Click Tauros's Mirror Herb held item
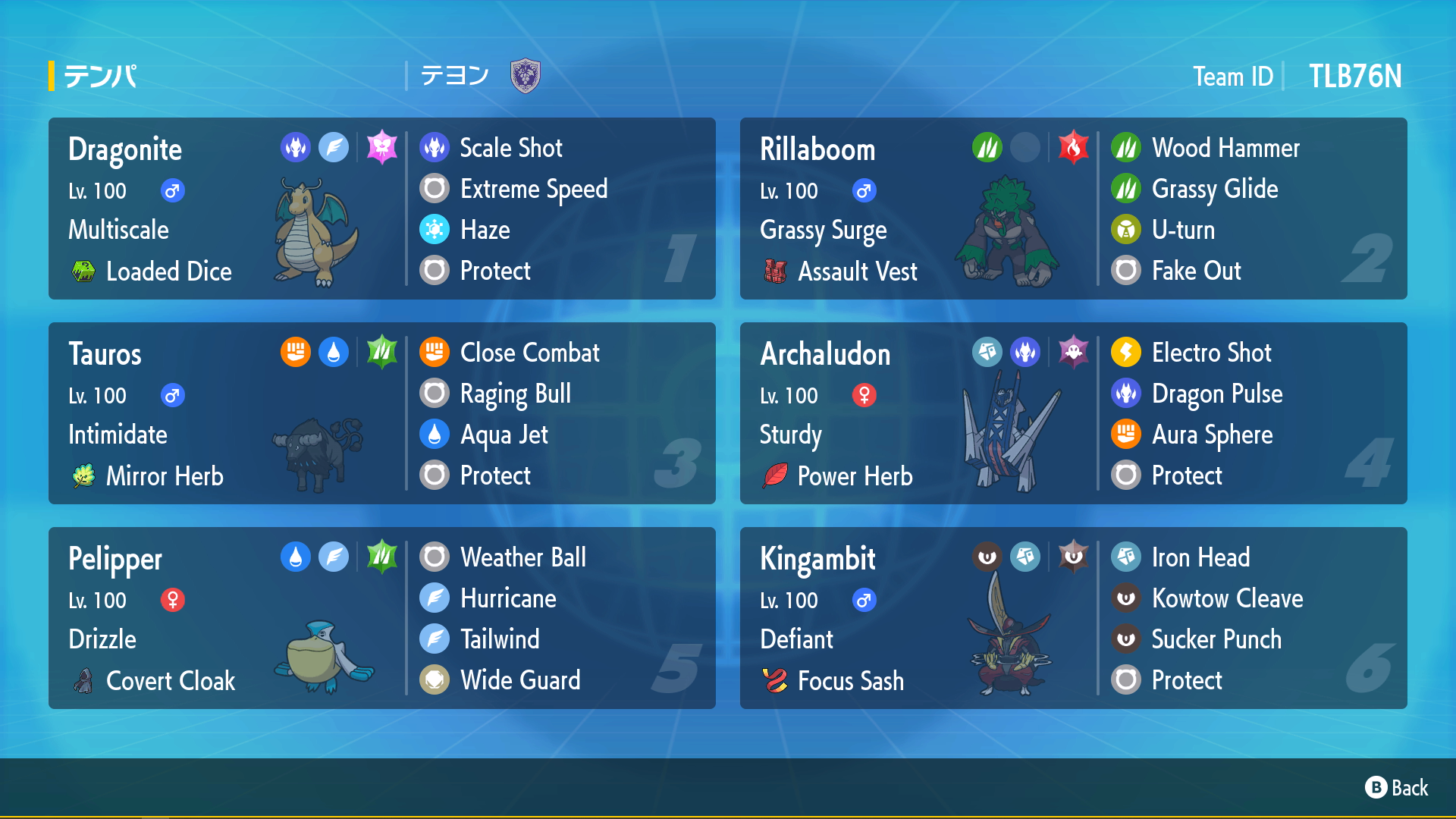Image resolution: width=1456 pixels, height=819 pixels. pos(164,476)
